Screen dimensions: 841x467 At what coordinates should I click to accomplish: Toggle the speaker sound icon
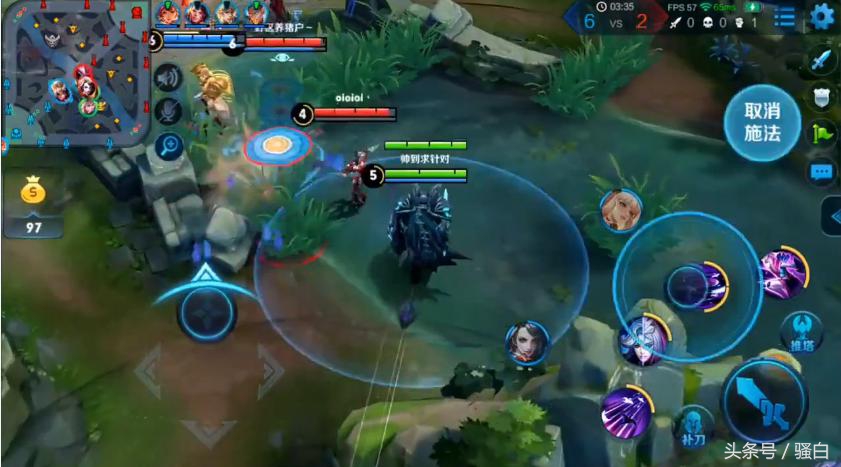point(168,77)
